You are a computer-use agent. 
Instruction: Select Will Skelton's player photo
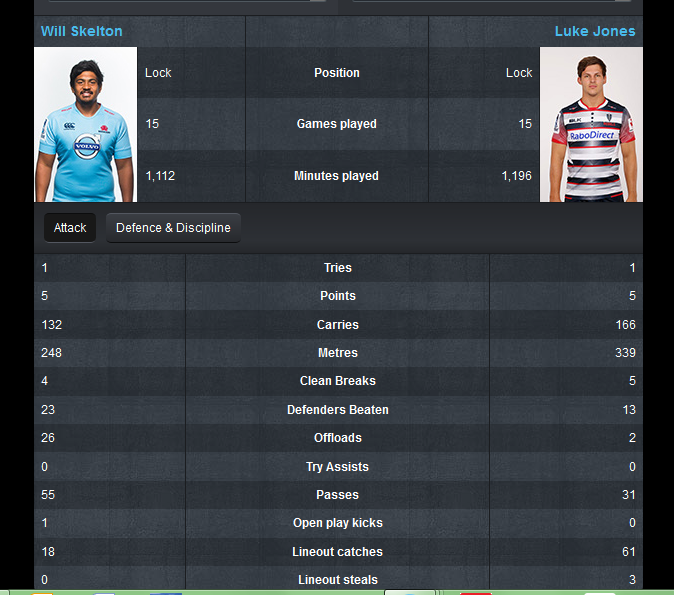tap(85, 125)
